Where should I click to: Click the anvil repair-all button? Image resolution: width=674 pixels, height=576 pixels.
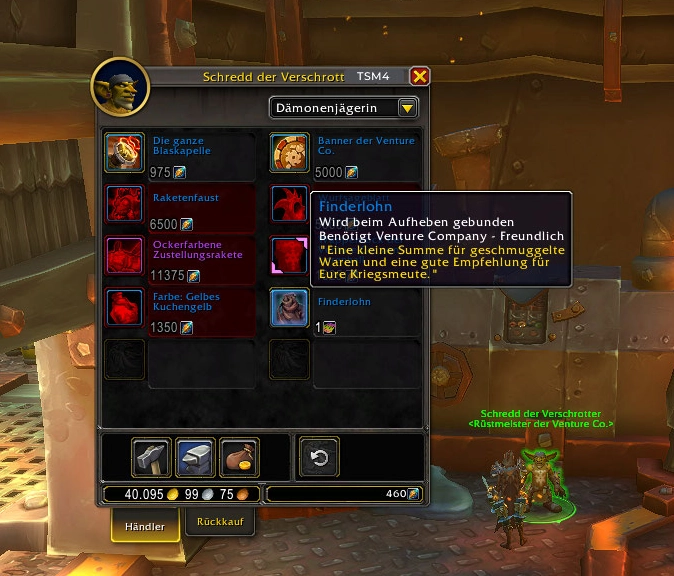(196, 458)
